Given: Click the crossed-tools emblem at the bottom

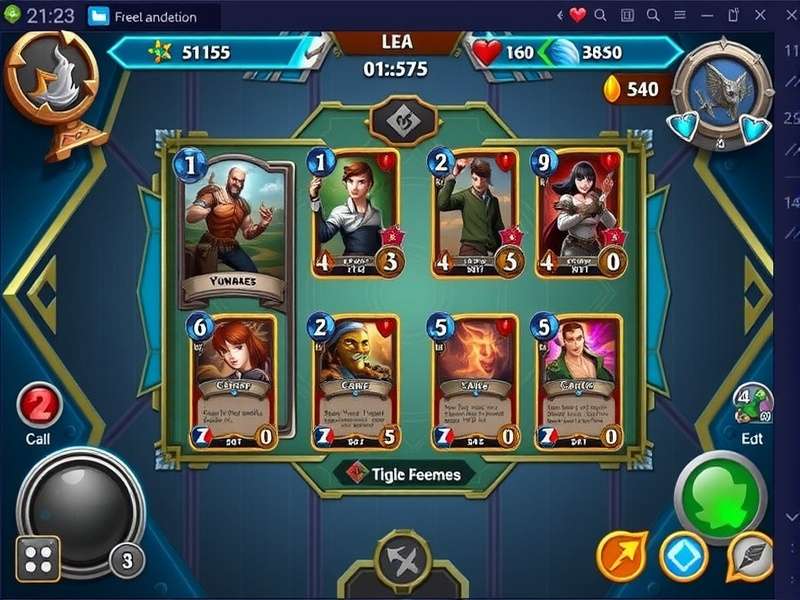Looking at the screenshot, I should (403, 561).
